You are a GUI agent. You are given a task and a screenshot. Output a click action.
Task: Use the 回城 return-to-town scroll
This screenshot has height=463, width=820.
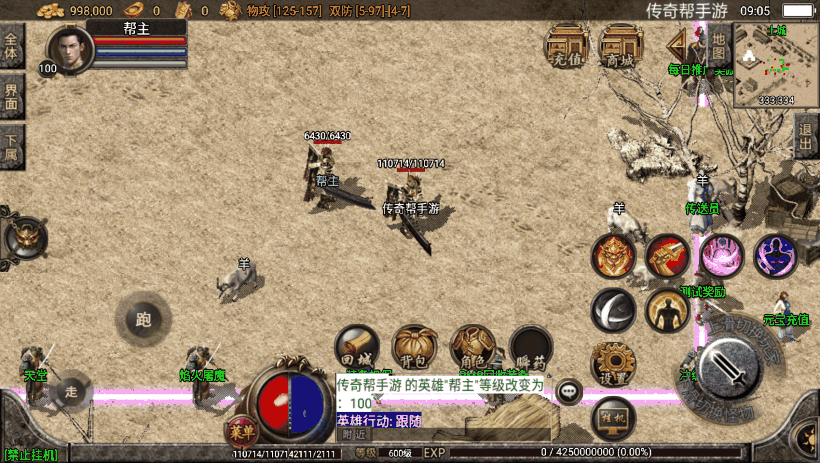click(356, 348)
